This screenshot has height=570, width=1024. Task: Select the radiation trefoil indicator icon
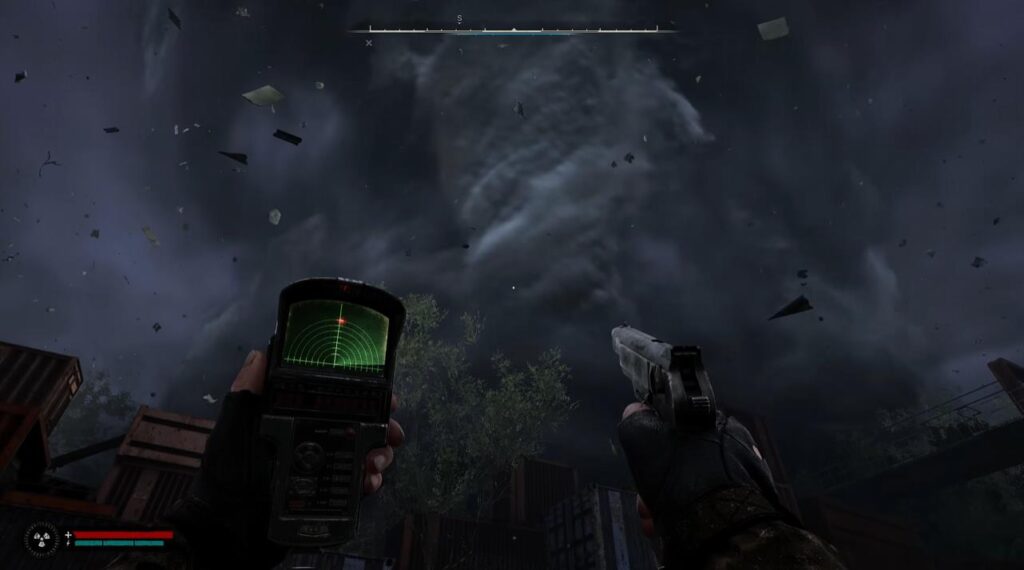[x=42, y=539]
